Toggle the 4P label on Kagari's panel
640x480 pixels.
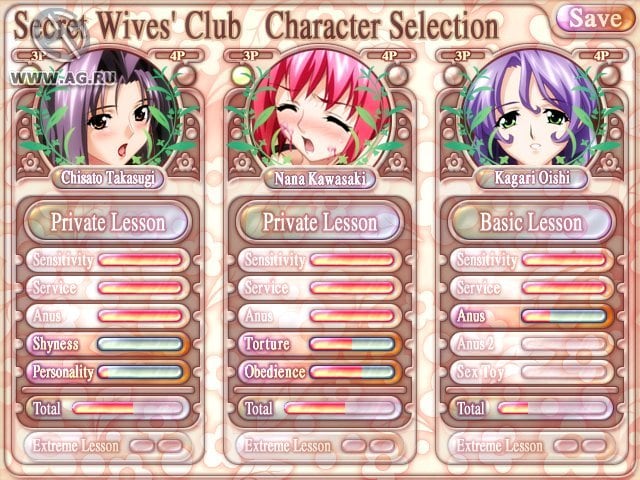point(602,57)
